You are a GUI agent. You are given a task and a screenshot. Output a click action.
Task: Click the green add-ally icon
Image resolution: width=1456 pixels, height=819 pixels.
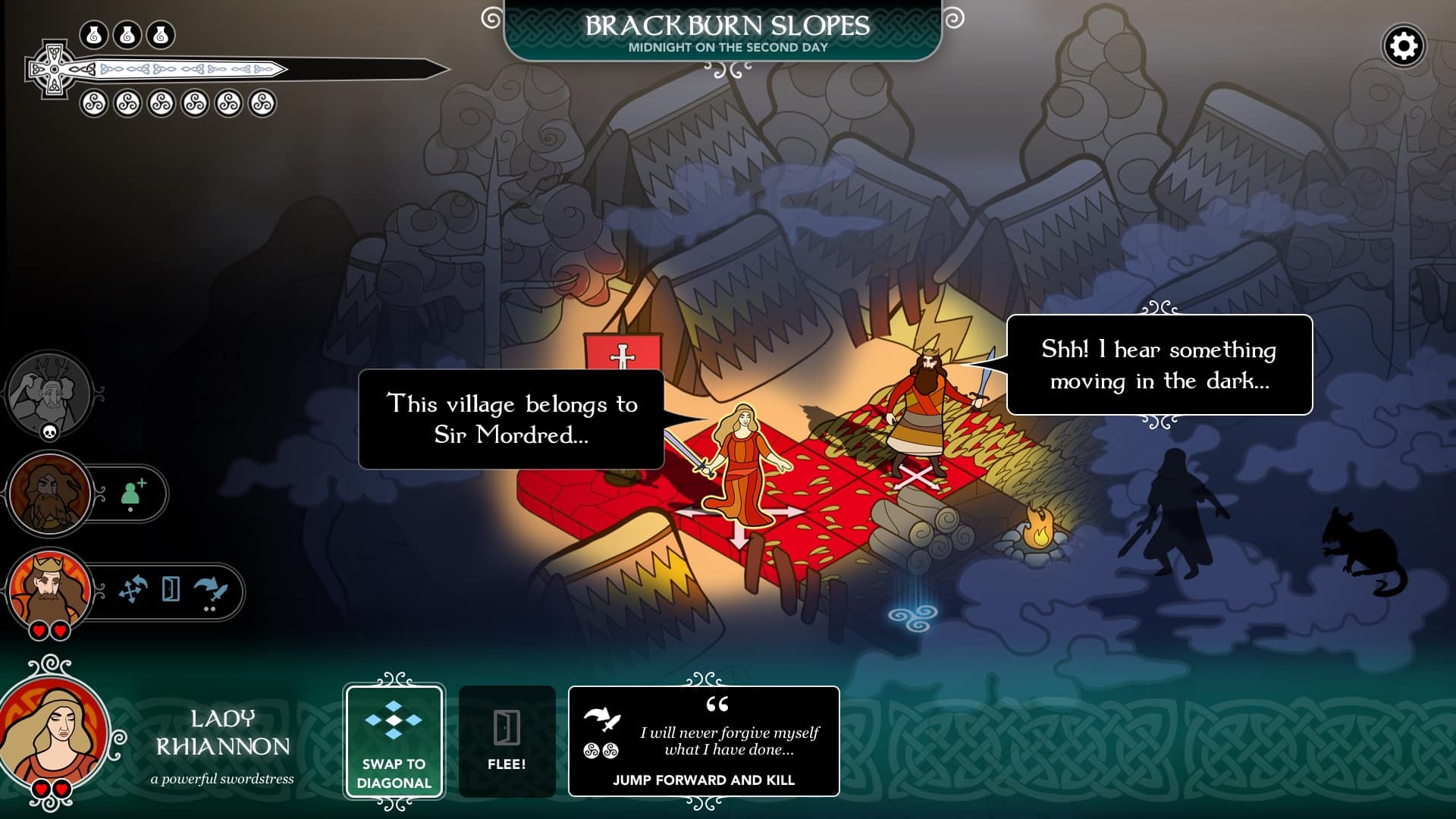(133, 493)
